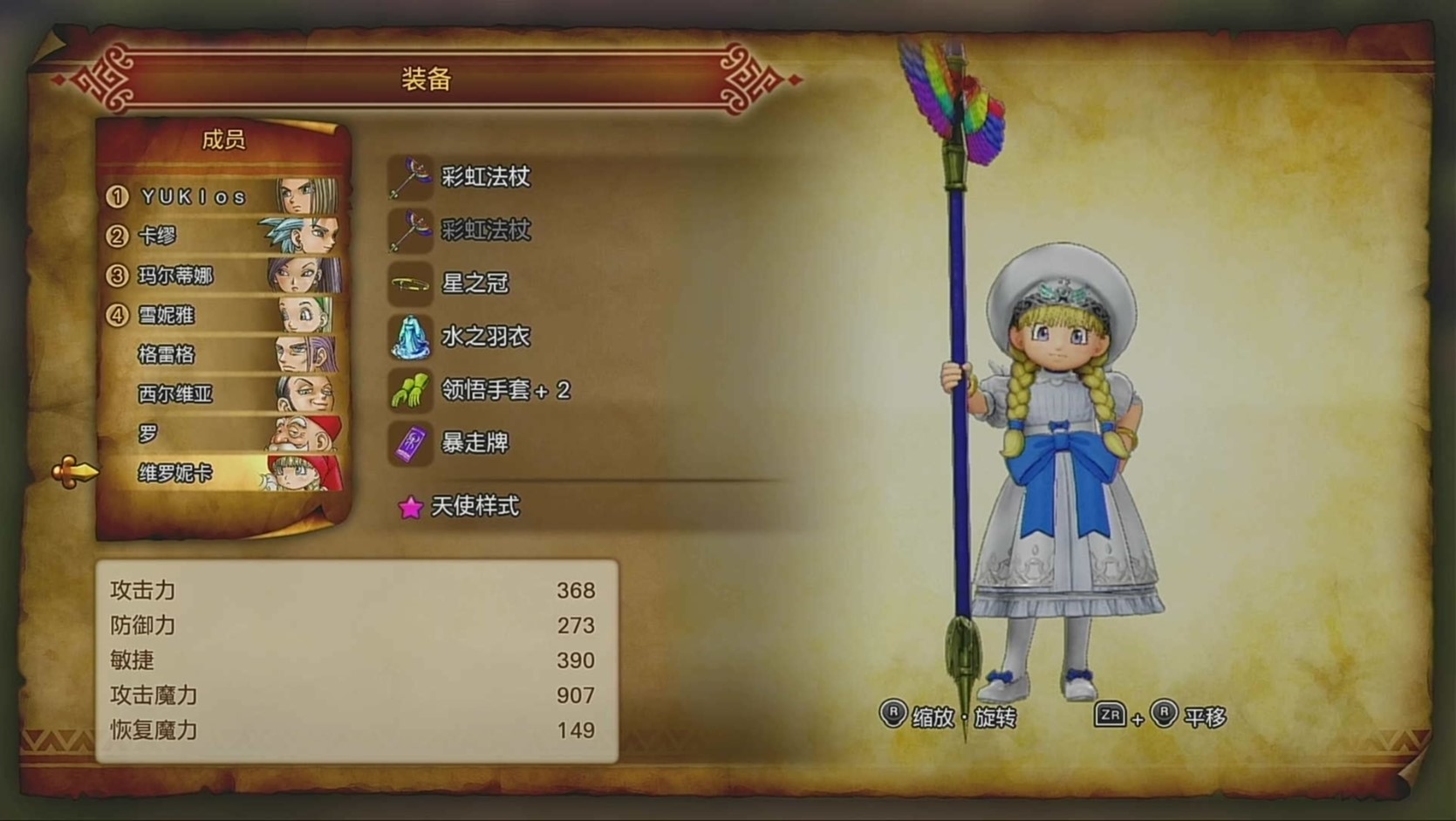1456x821 pixels.
Task: Select the greyed-out 彩虹法杖 slot
Action: click(x=485, y=230)
